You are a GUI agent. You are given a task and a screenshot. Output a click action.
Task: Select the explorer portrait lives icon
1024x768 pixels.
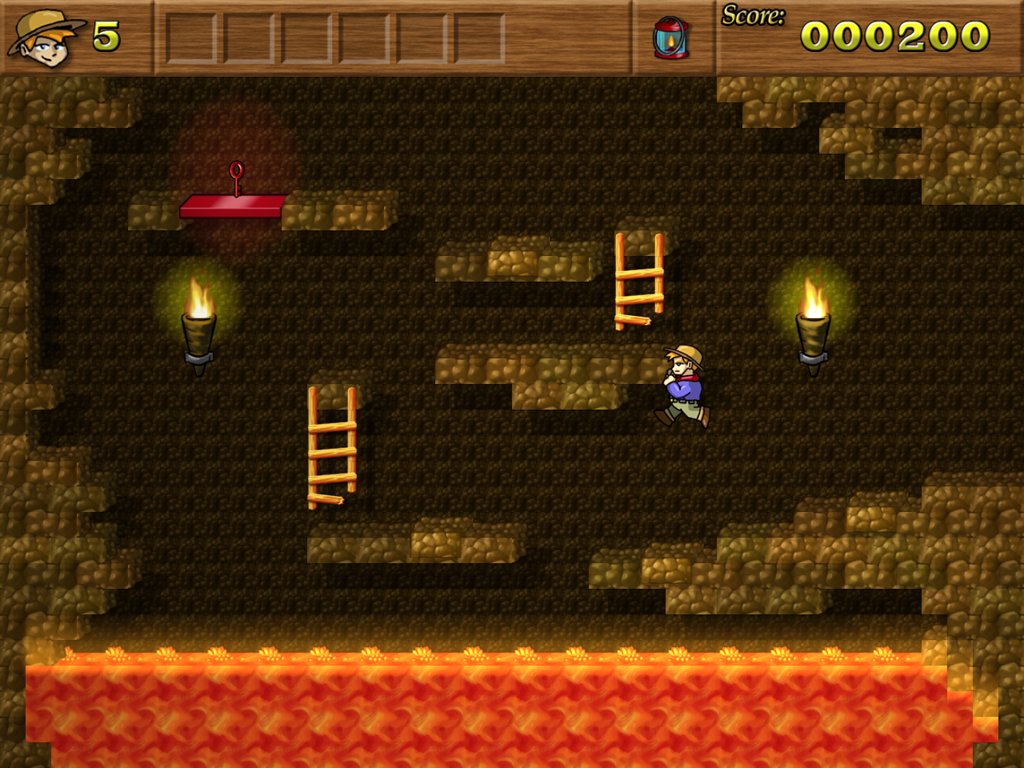45,37
